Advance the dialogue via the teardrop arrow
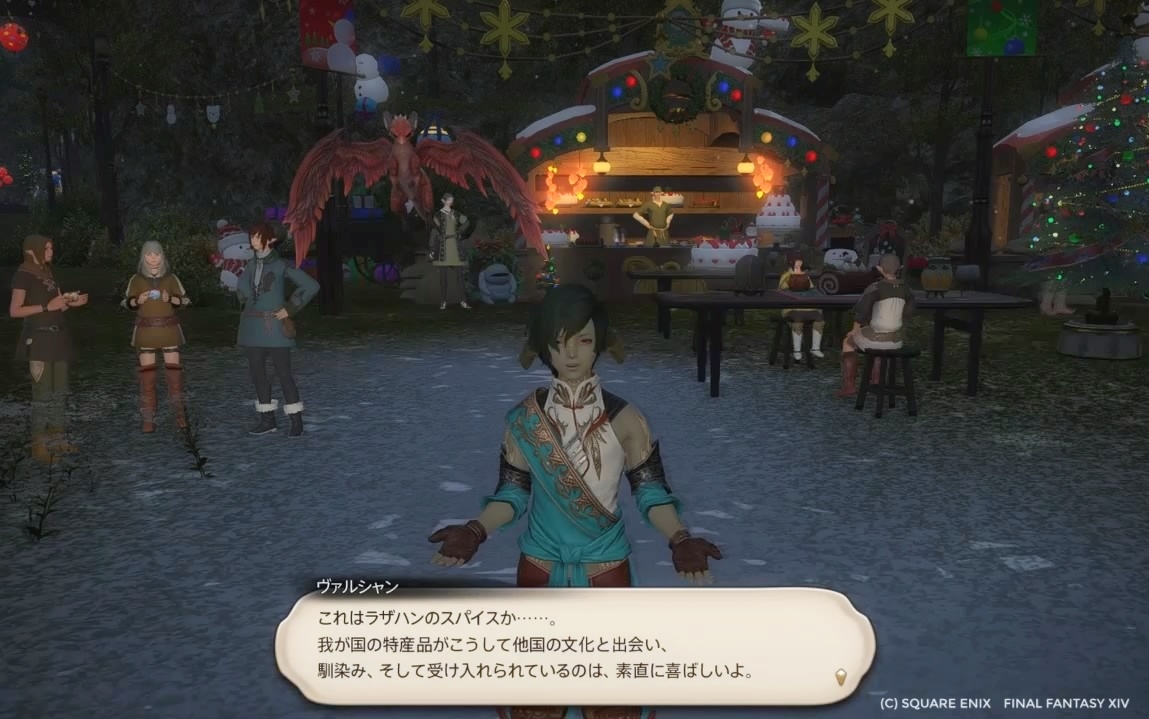The image size is (1149, 719). pos(841,676)
